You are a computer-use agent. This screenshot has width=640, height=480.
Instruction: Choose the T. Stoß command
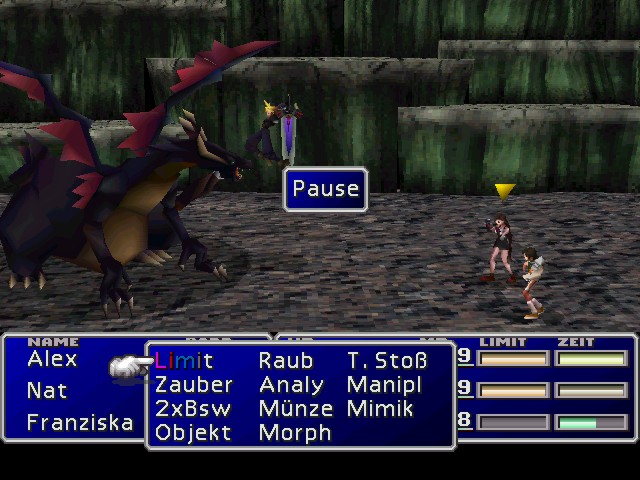387,361
